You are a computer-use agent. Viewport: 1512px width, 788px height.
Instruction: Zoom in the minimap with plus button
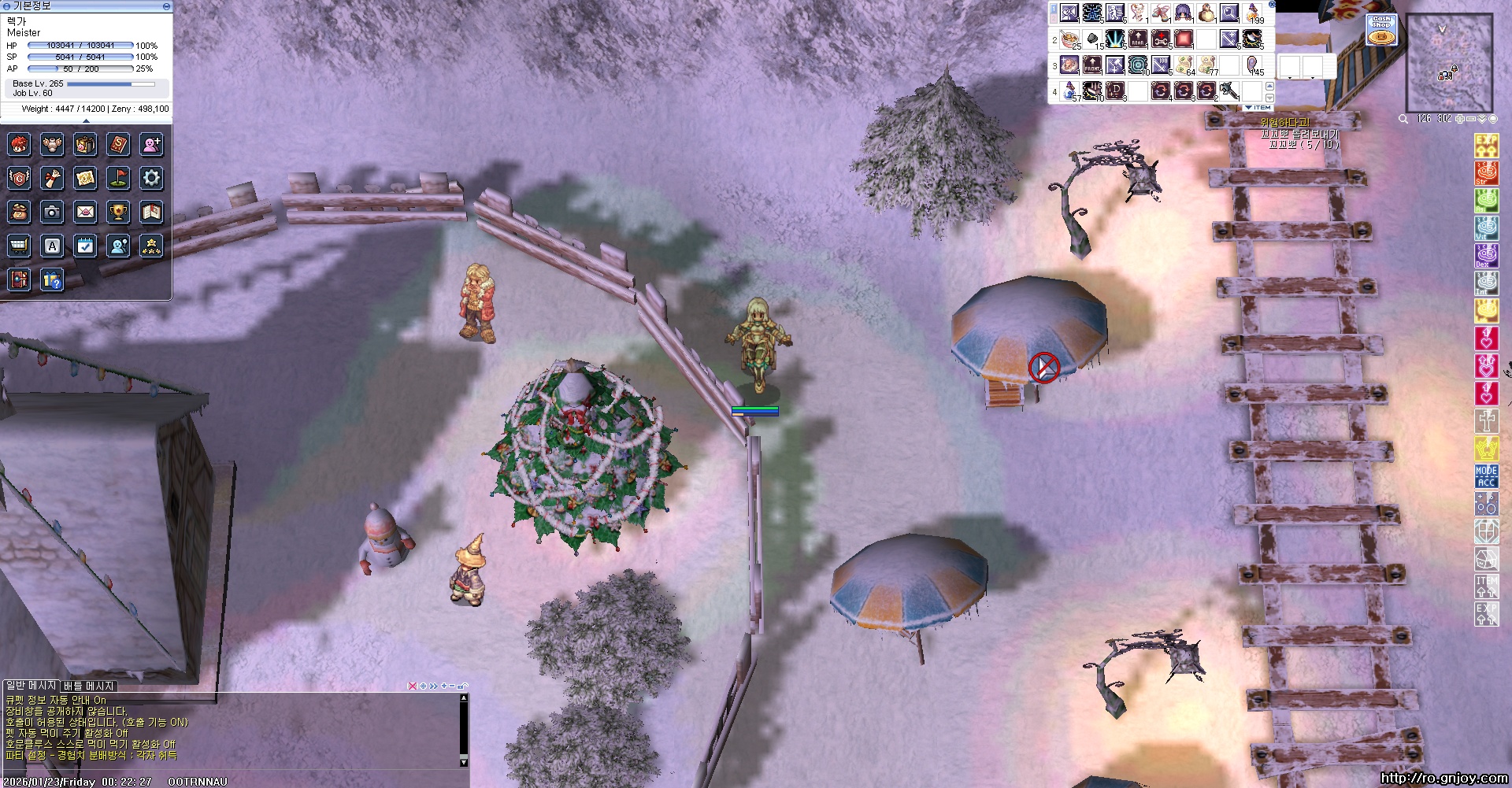[1460, 119]
